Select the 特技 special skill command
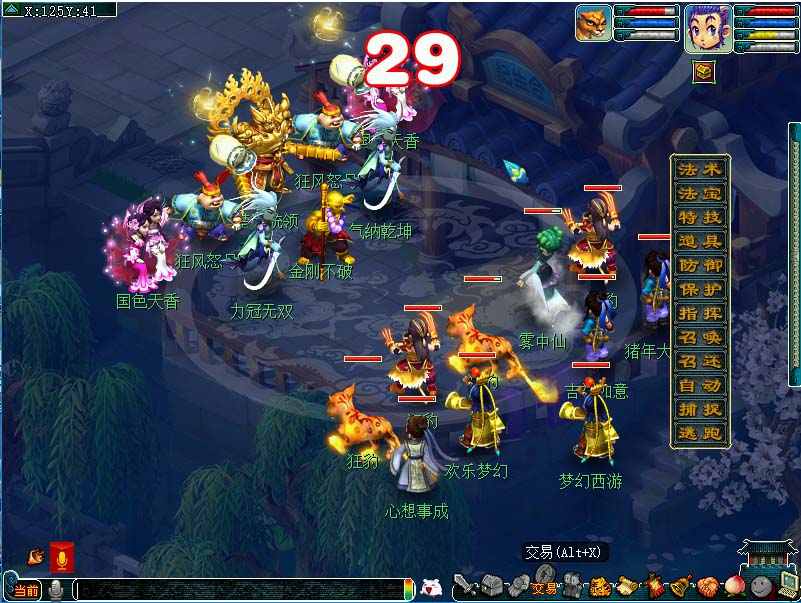The height and width of the screenshot is (603, 801). tap(699, 217)
